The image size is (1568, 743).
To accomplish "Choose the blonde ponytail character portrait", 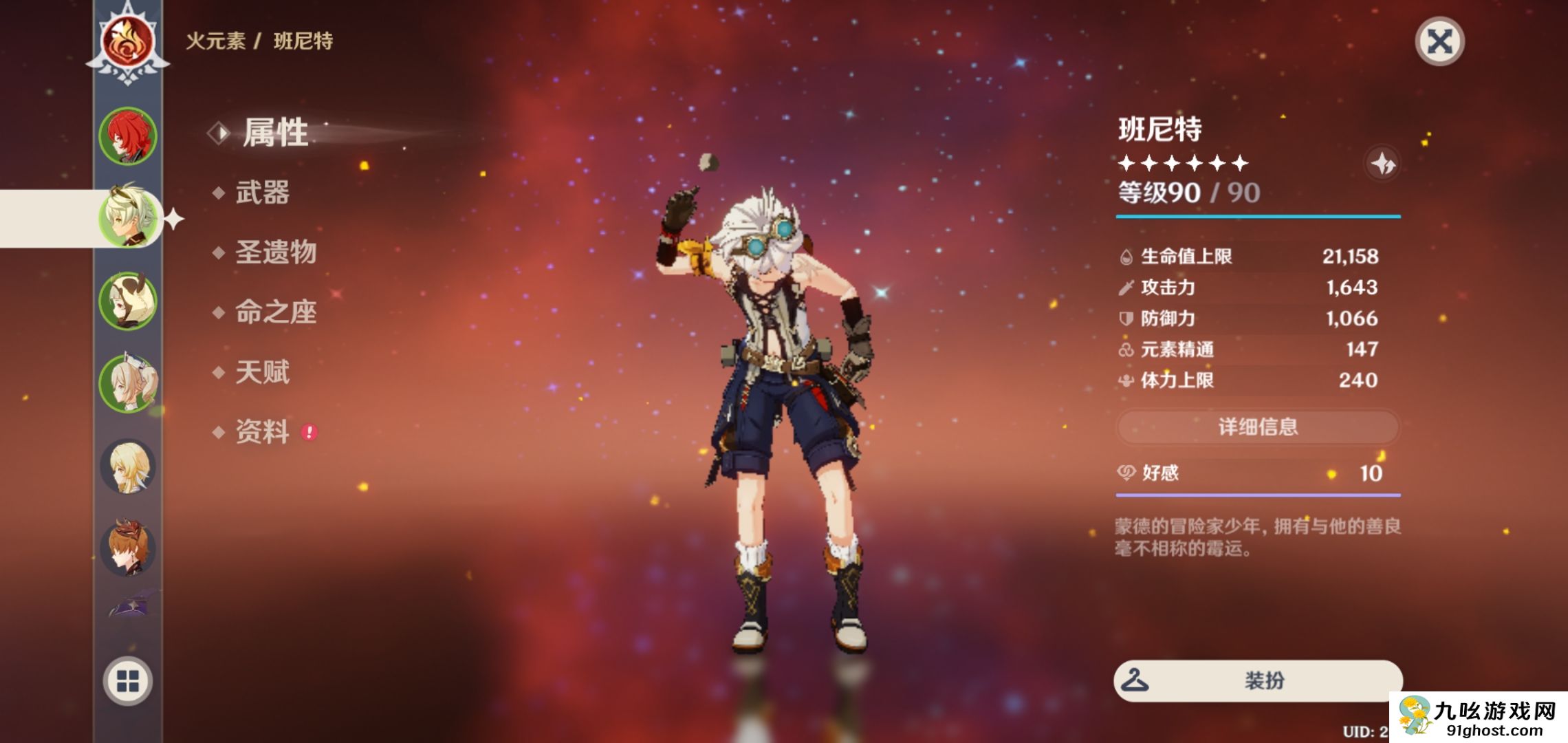I will point(128,383).
